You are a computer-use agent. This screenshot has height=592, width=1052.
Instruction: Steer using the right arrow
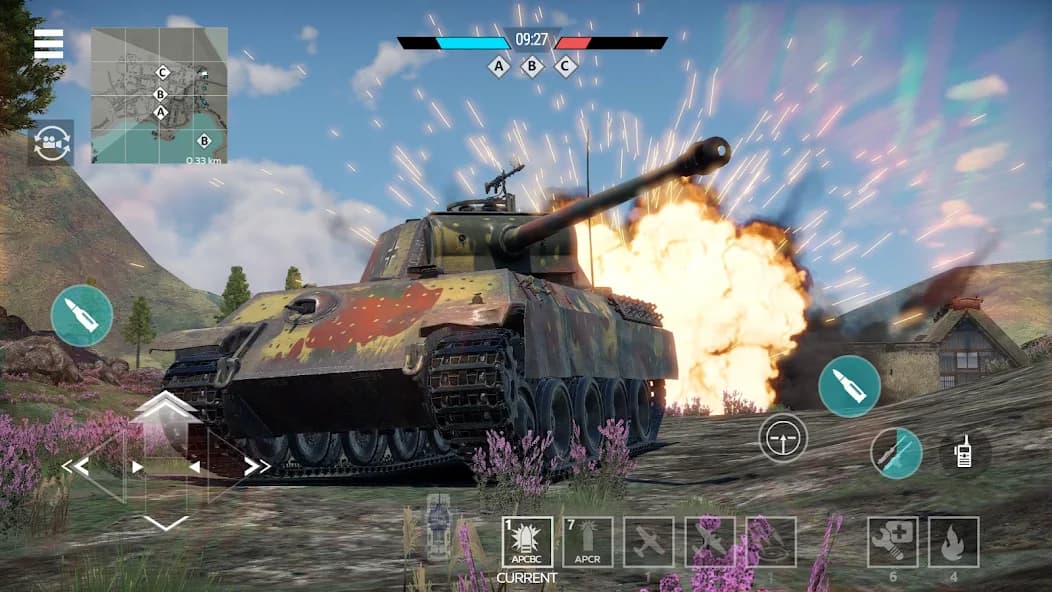tap(256, 466)
